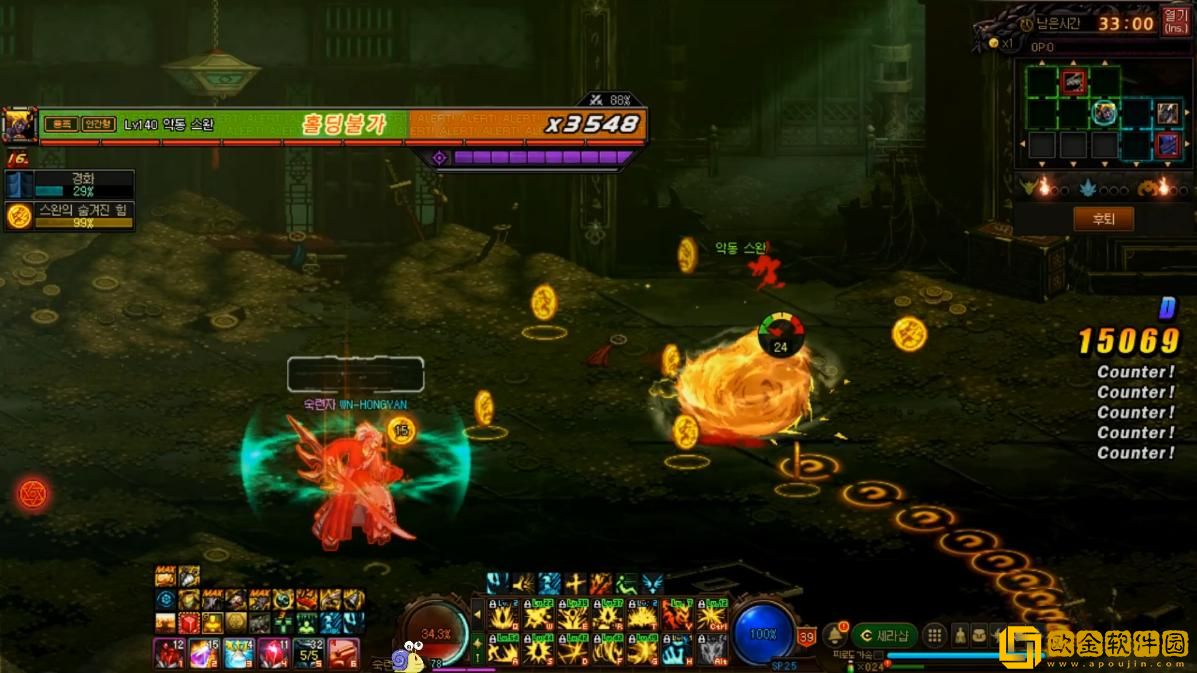Click the 후퇴 retreat button
The height and width of the screenshot is (673, 1197).
tap(1103, 219)
